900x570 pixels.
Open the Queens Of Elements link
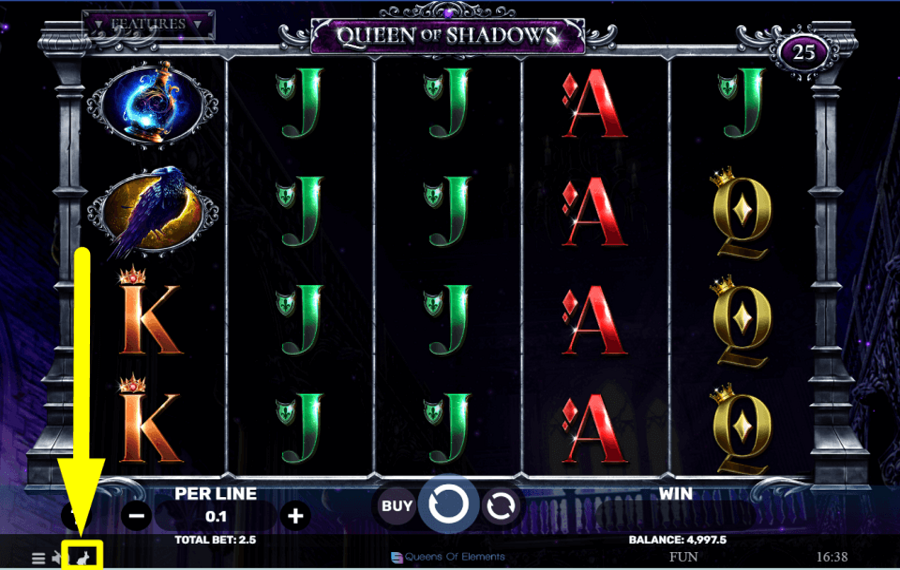pyautogui.click(x=448, y=557)
